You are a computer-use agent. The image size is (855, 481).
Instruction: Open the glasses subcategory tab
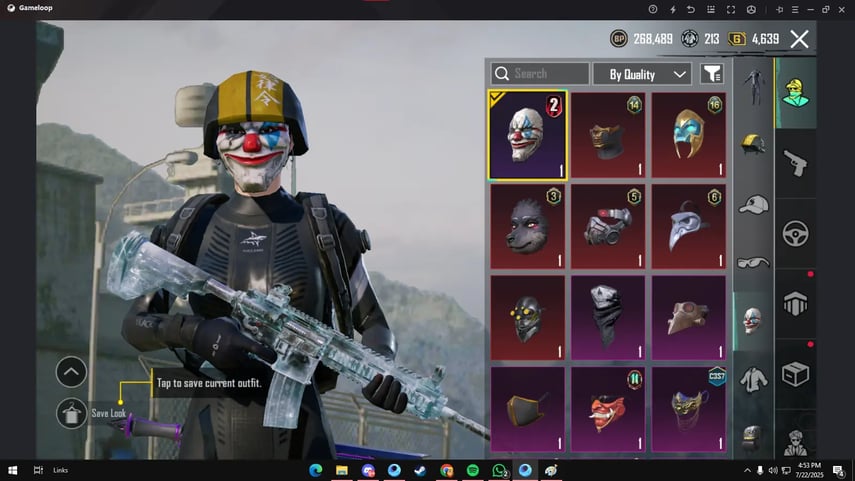tap(750, 262)
